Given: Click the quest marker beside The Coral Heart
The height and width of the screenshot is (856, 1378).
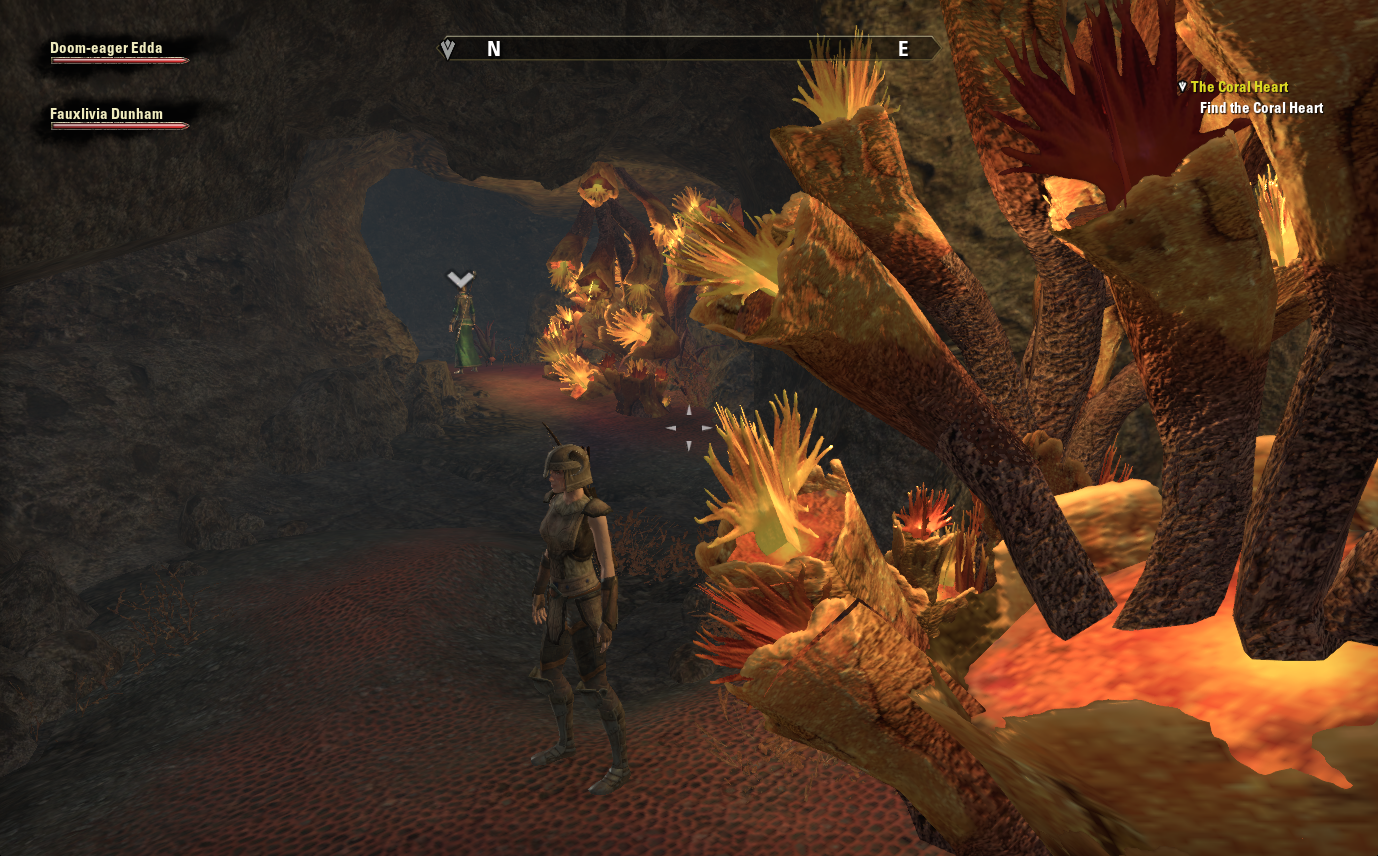Looking at the screenshot, I should (1182, 87).
